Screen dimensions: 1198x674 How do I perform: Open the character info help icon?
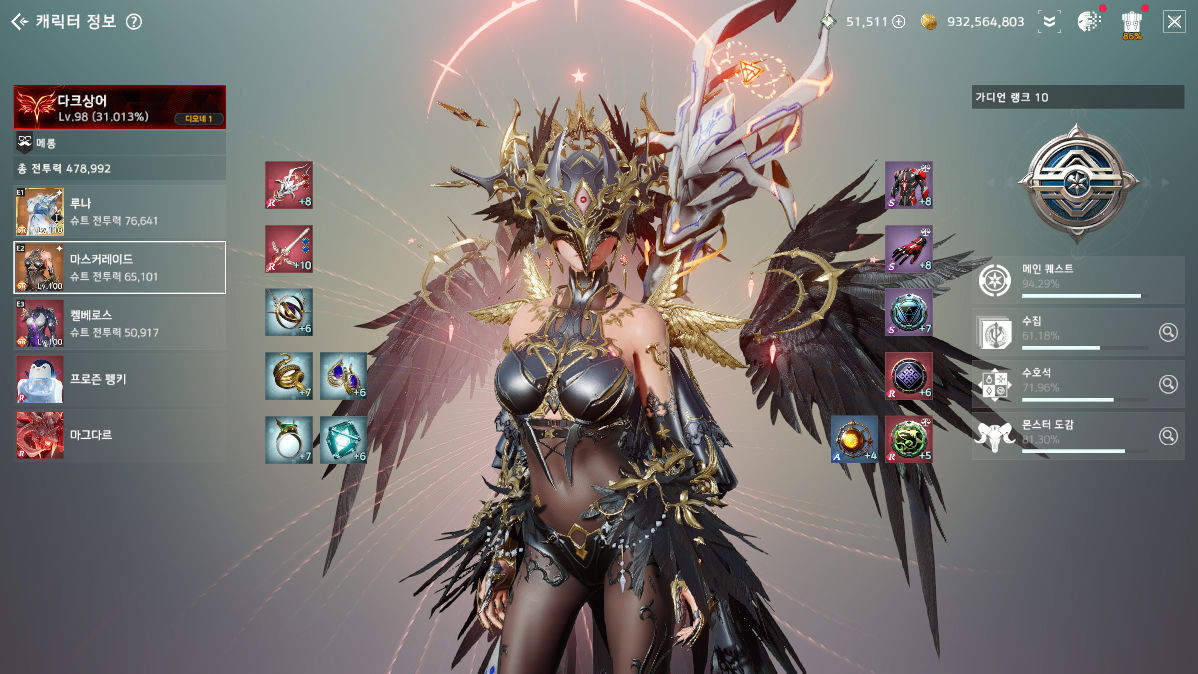click(134, 22)
